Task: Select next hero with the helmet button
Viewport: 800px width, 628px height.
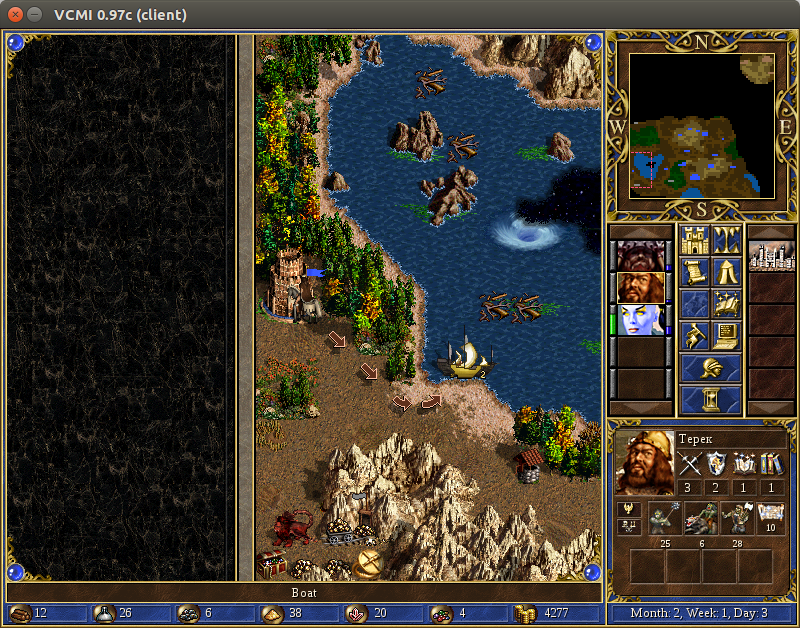Action: coord(710,368)
